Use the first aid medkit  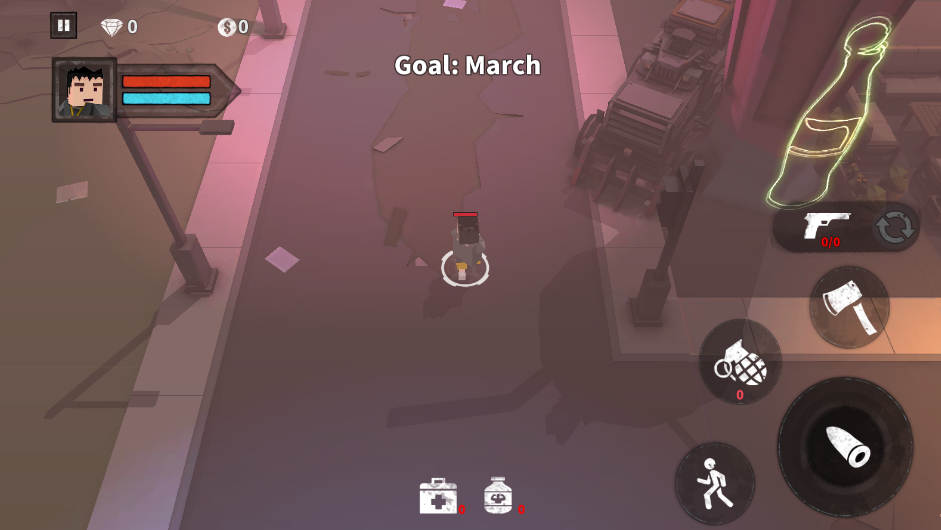coord(438,496)
